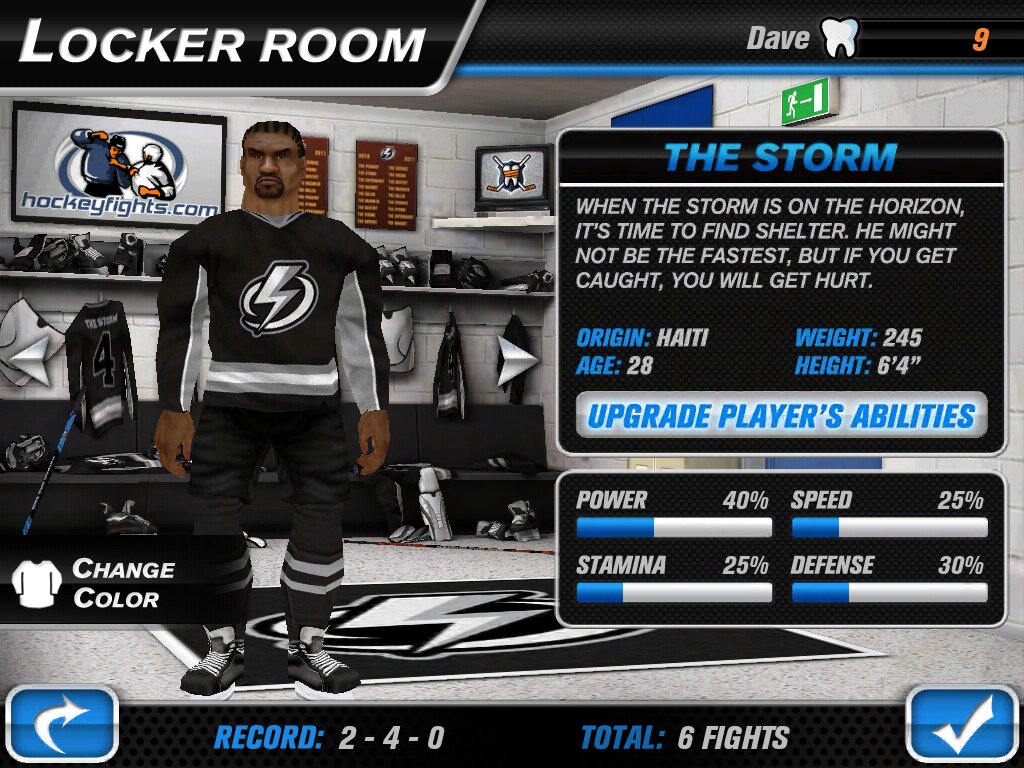Click Upgrade Player's Abilities button
This screenshot has height=768, width=1024.
tap(781, 415)
